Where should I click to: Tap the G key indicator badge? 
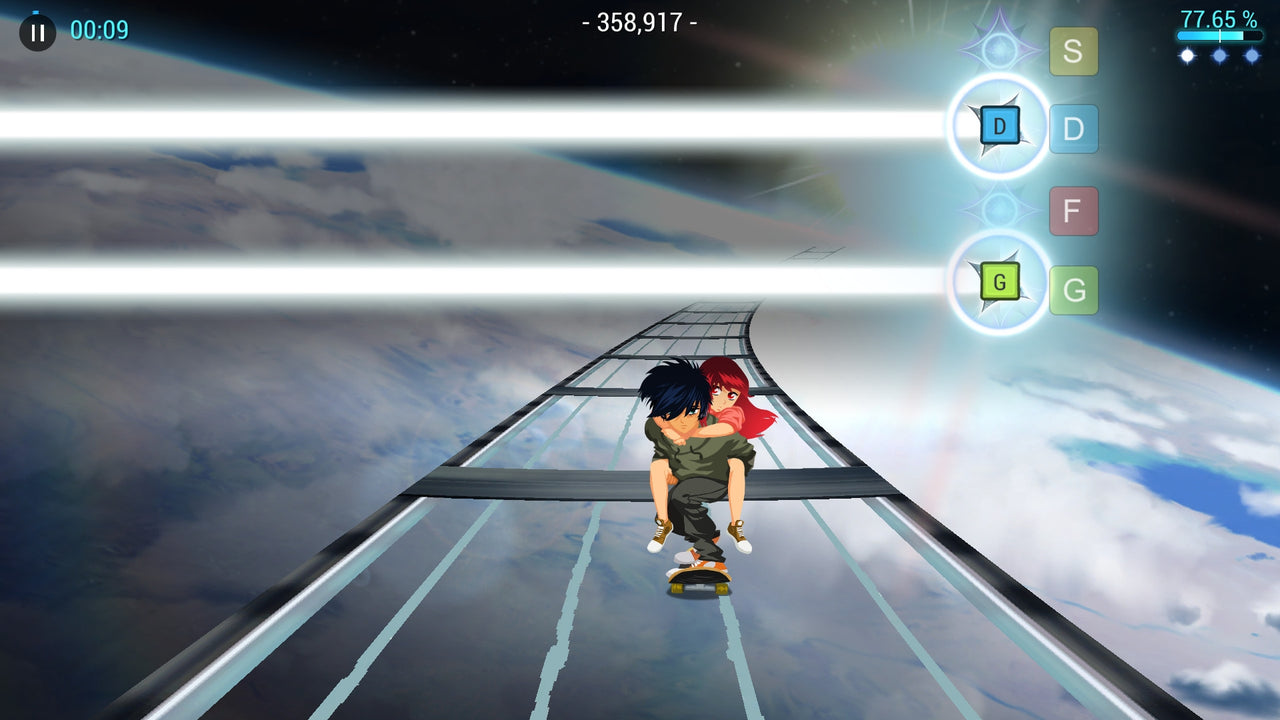coord(1073,288)
